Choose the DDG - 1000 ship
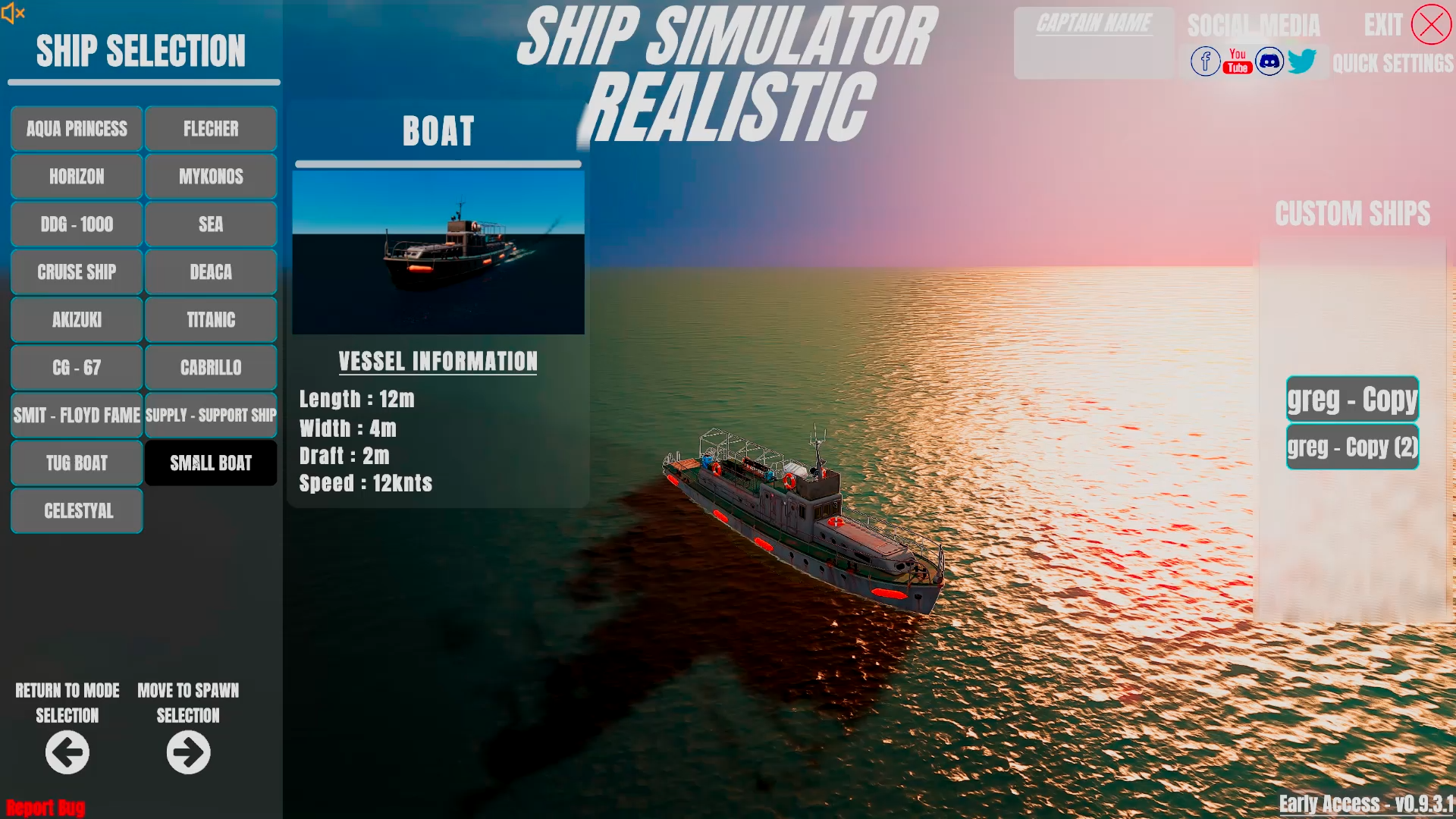This screenshot has width=1456, height=819. [76, 224]
